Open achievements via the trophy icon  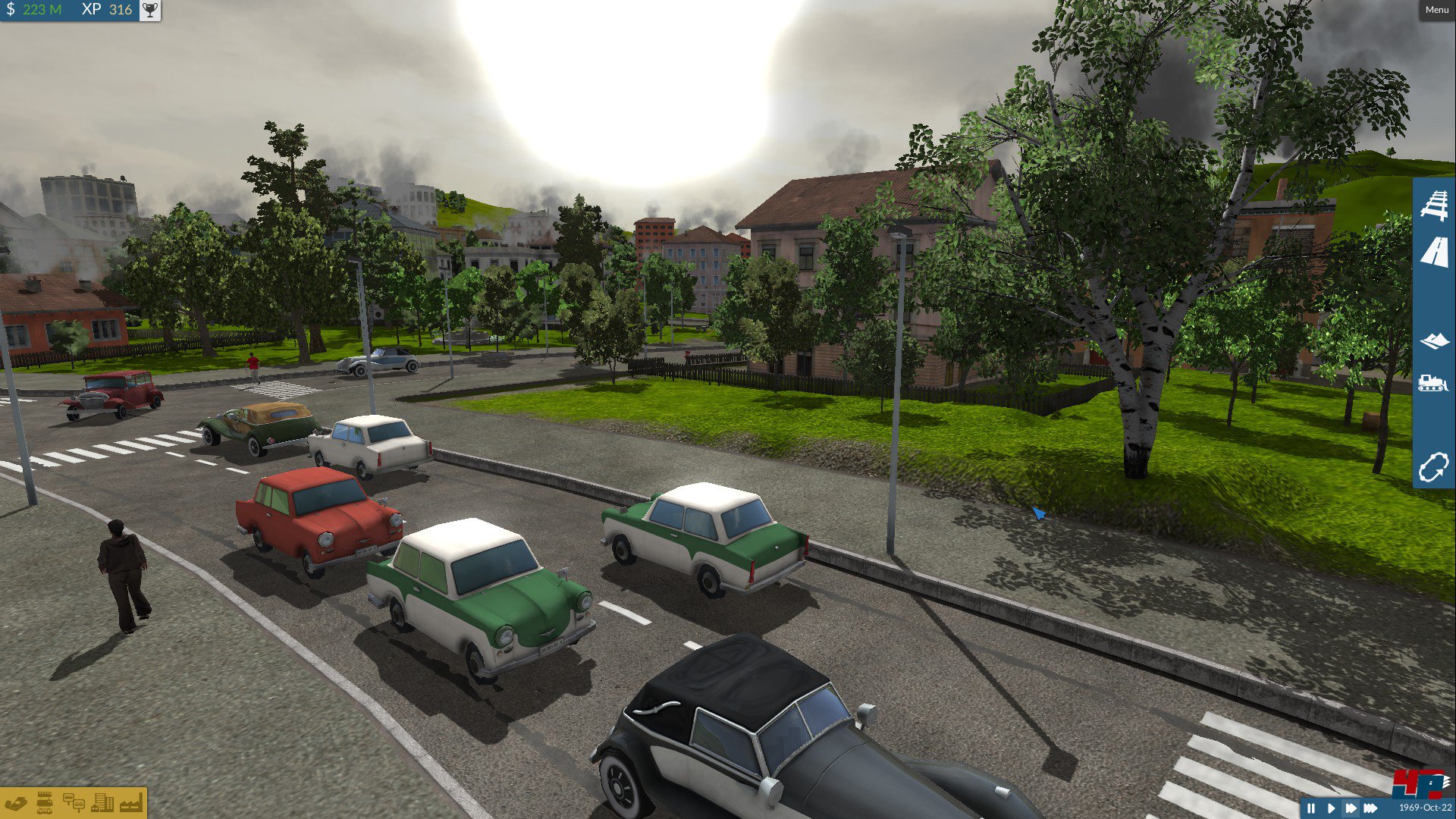point(149,11)
